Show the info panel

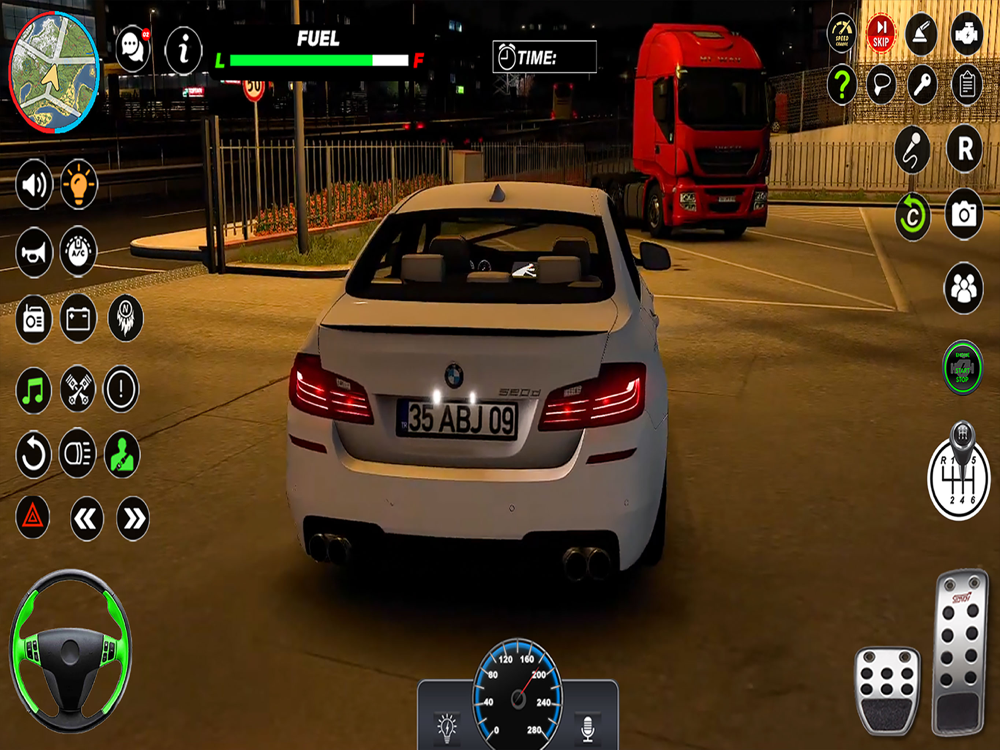click(x=183, y=49)
